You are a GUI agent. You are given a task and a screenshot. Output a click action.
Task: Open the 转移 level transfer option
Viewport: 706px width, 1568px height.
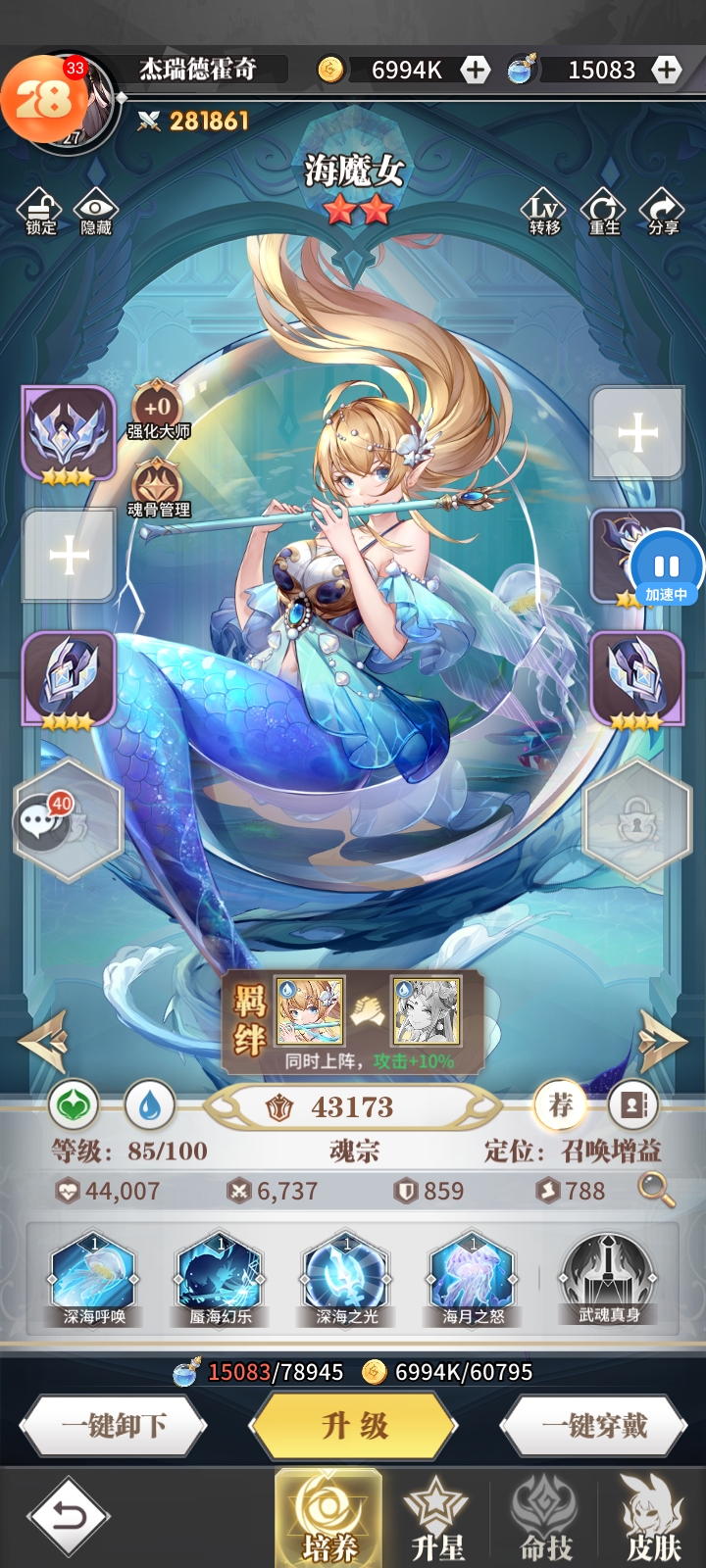(x=544, y=211)
